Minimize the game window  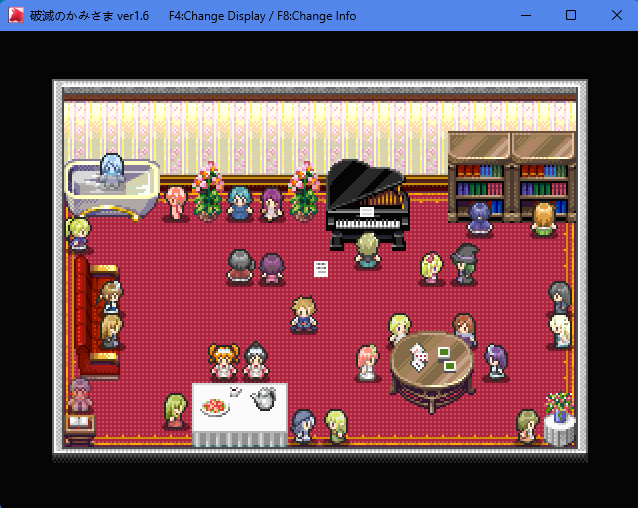click(x=526, y=15)
